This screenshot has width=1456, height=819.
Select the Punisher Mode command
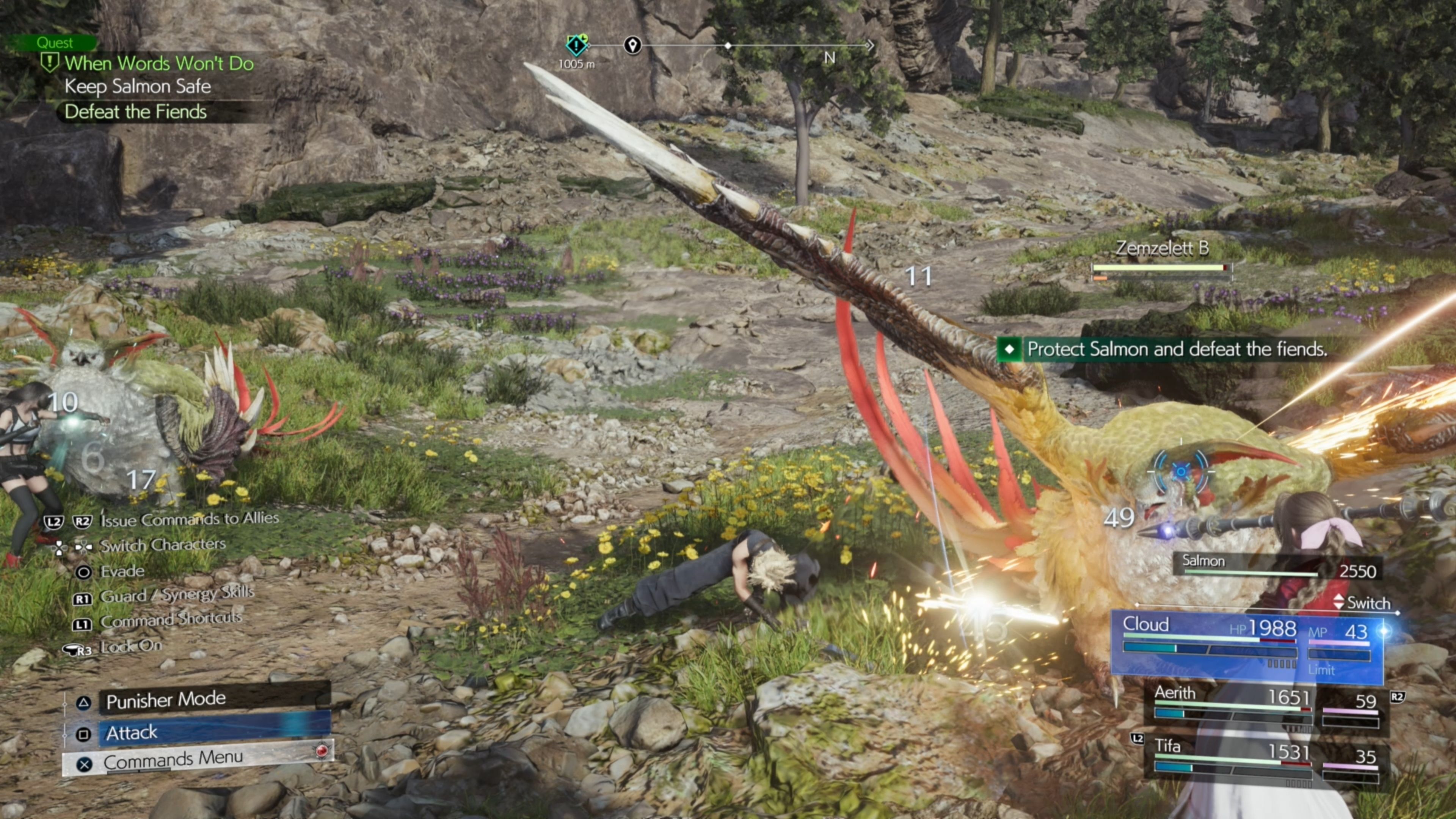[215, 700]
